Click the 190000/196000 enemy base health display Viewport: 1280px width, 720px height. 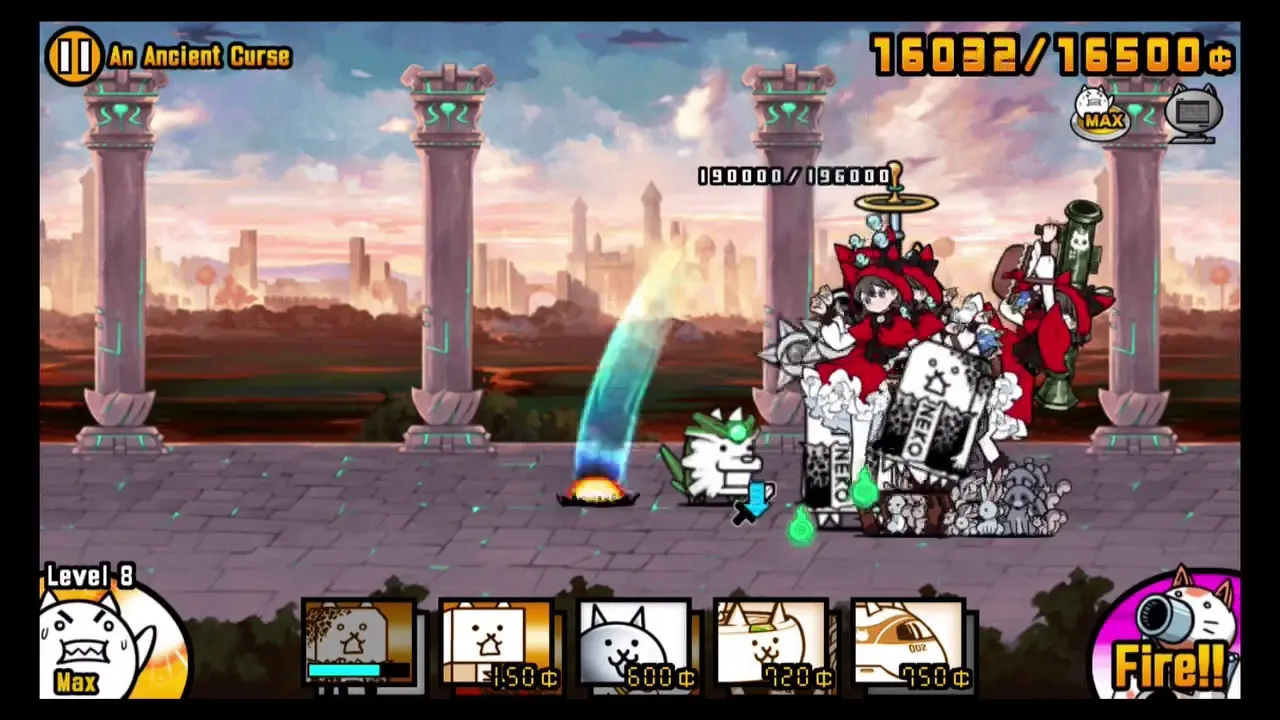pos(795,176)
